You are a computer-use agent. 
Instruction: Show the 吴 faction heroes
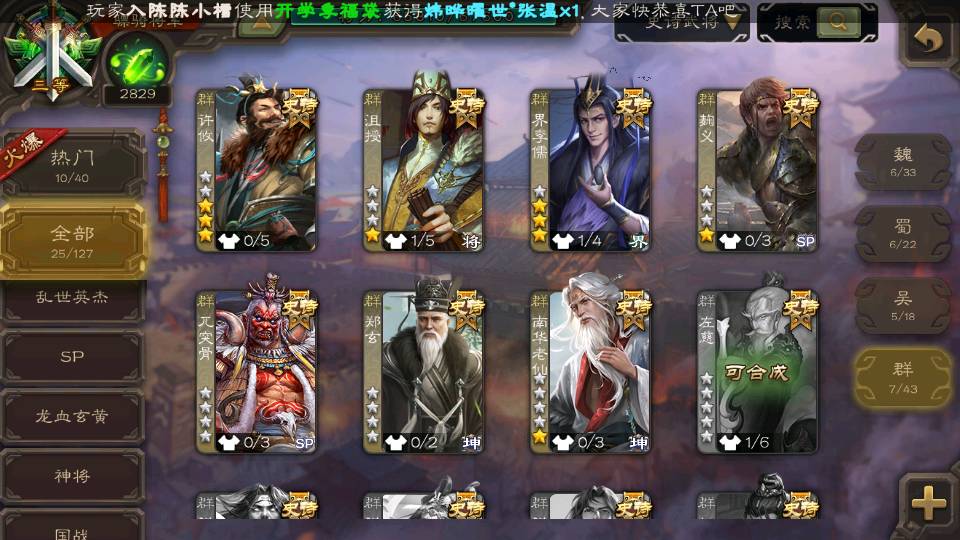click(x=902, y=305)
